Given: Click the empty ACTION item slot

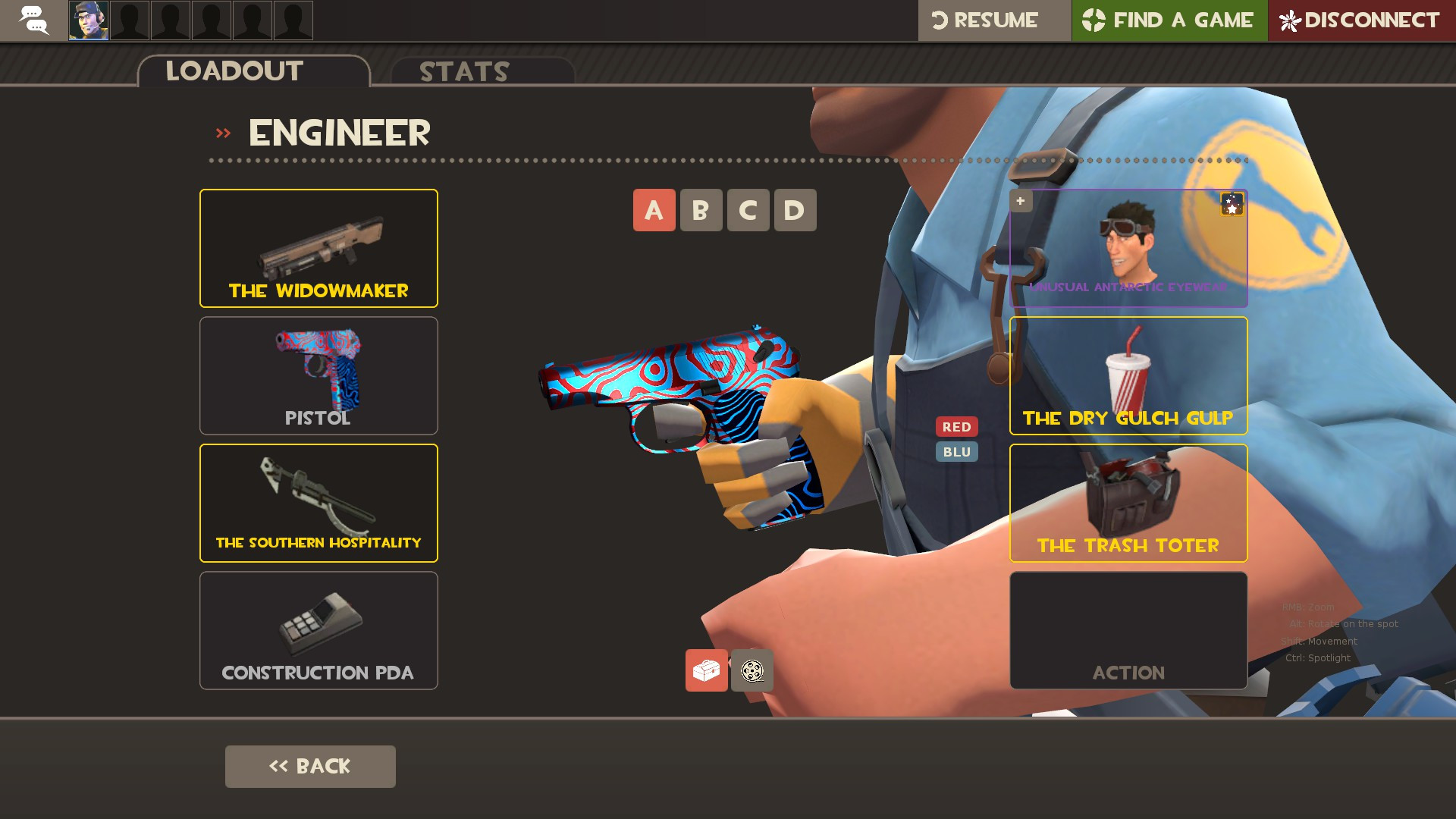Looking at the screenshot, I should (1128, 630).
